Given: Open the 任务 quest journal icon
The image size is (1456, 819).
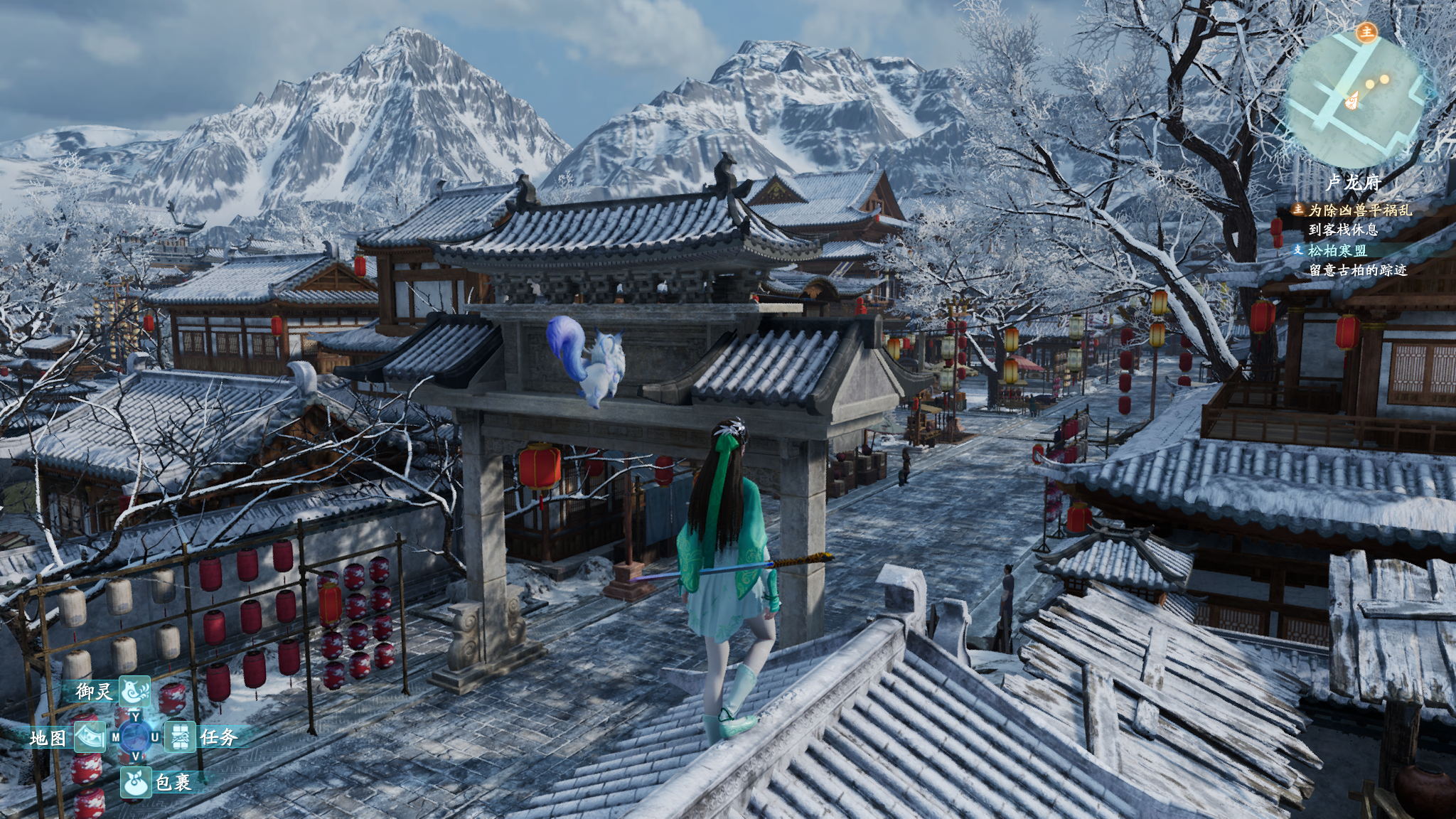Looking at the screenshot, I should tap(181, 737).
